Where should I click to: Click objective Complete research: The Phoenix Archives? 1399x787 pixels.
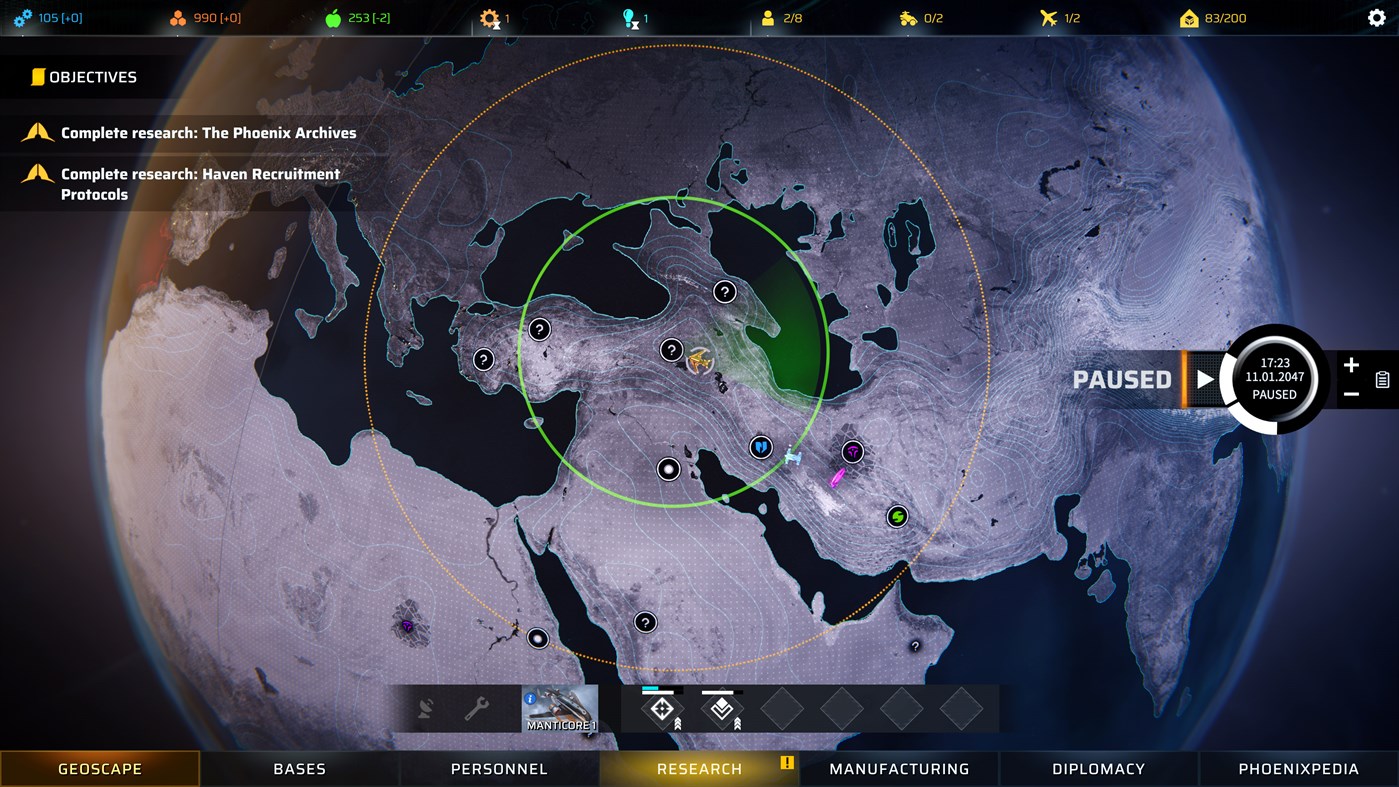point(208,132)
